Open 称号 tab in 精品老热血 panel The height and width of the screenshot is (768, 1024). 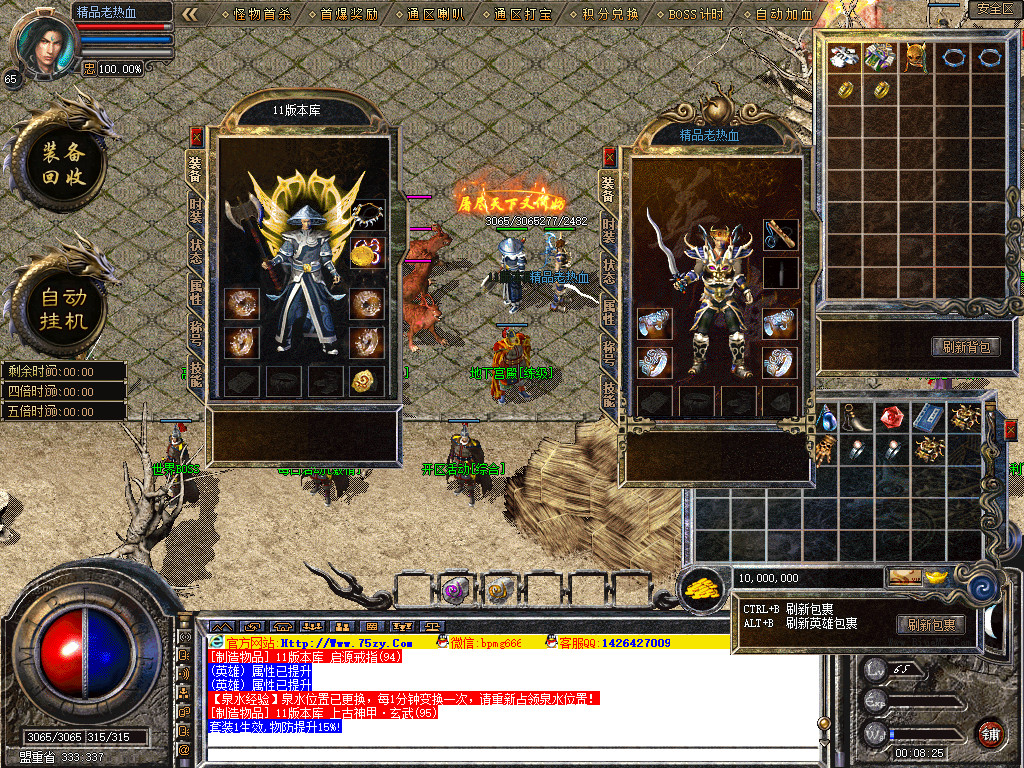pyautogui.click(x=609, y=351)
